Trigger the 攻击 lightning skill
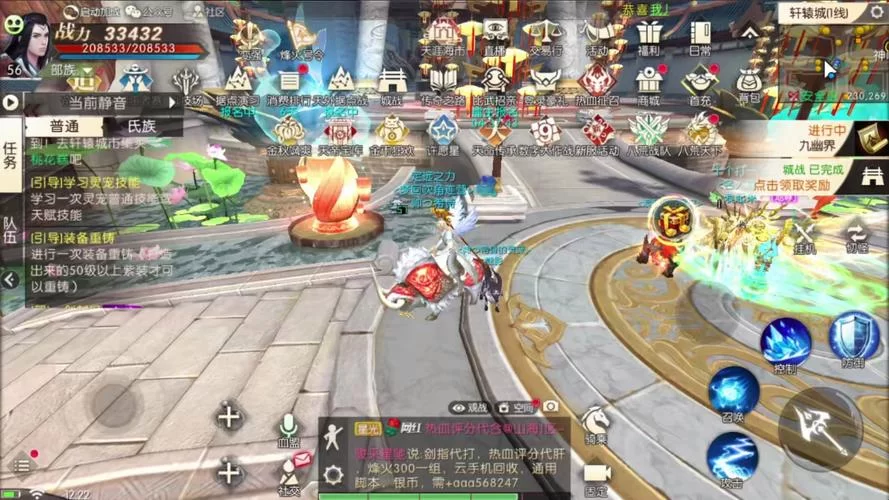This screenshot has width=889, height=500. point(732,458)
